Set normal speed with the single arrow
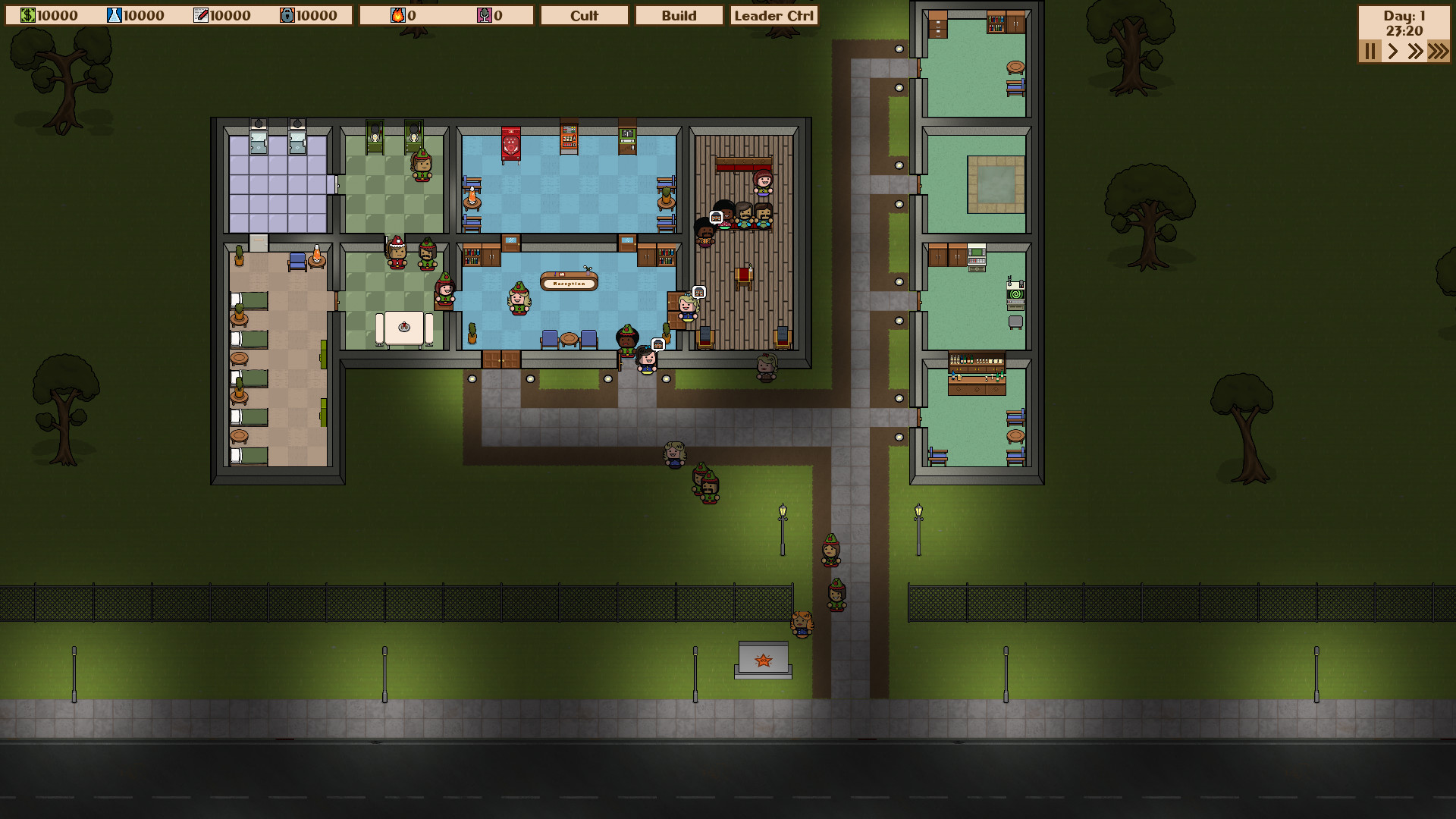 [x=1393, y=52]
